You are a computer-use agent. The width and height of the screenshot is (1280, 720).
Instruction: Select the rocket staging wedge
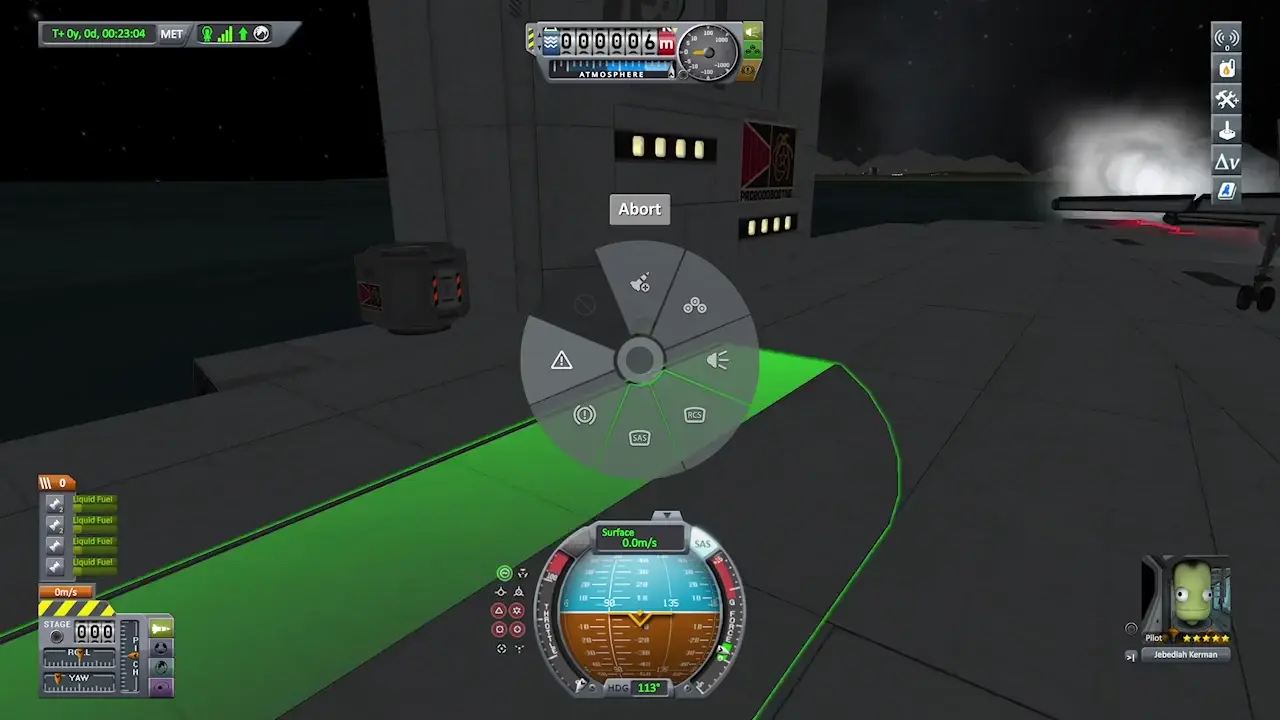coord(640,284)
